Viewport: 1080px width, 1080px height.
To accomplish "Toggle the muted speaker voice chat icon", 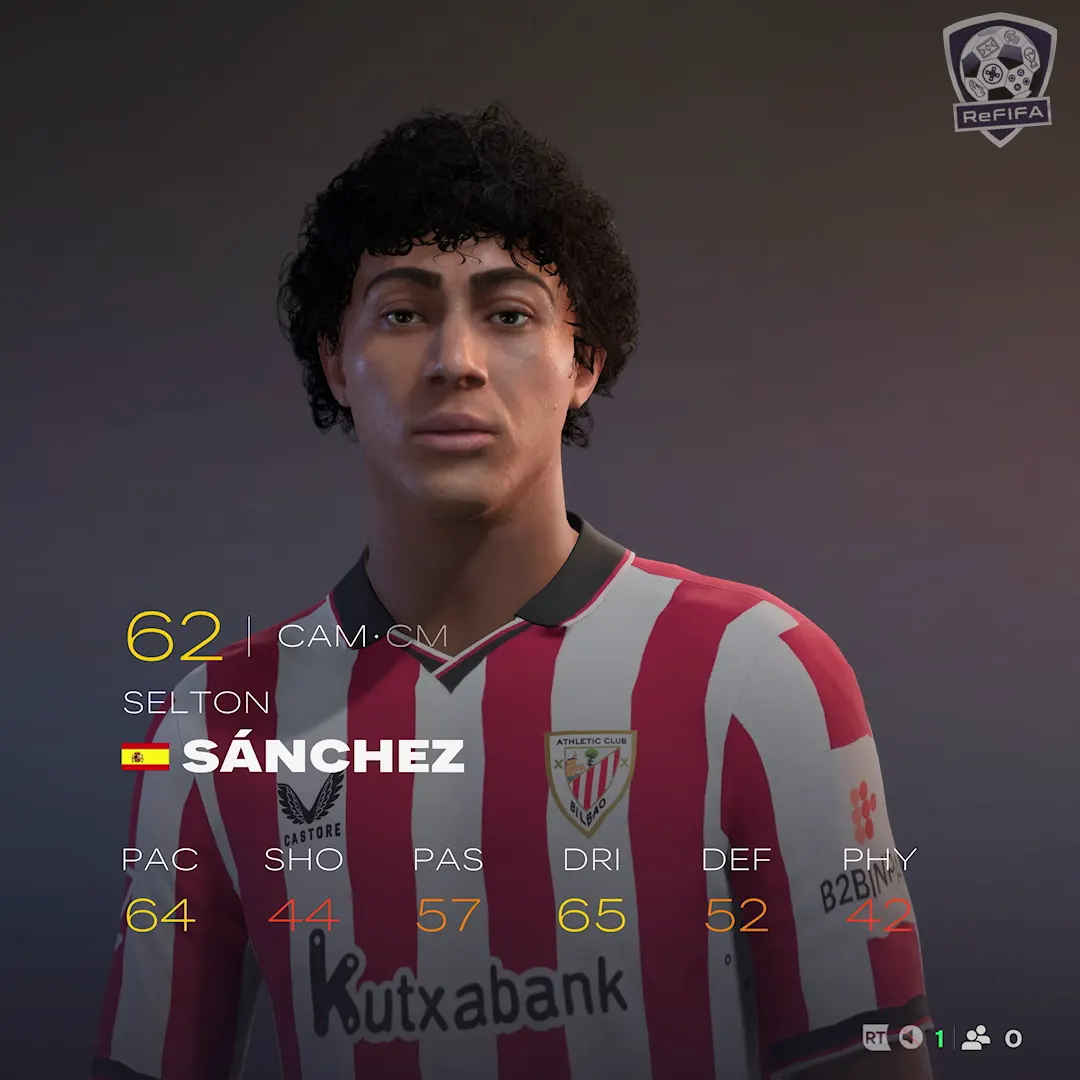I will [x=910, y=1039].
